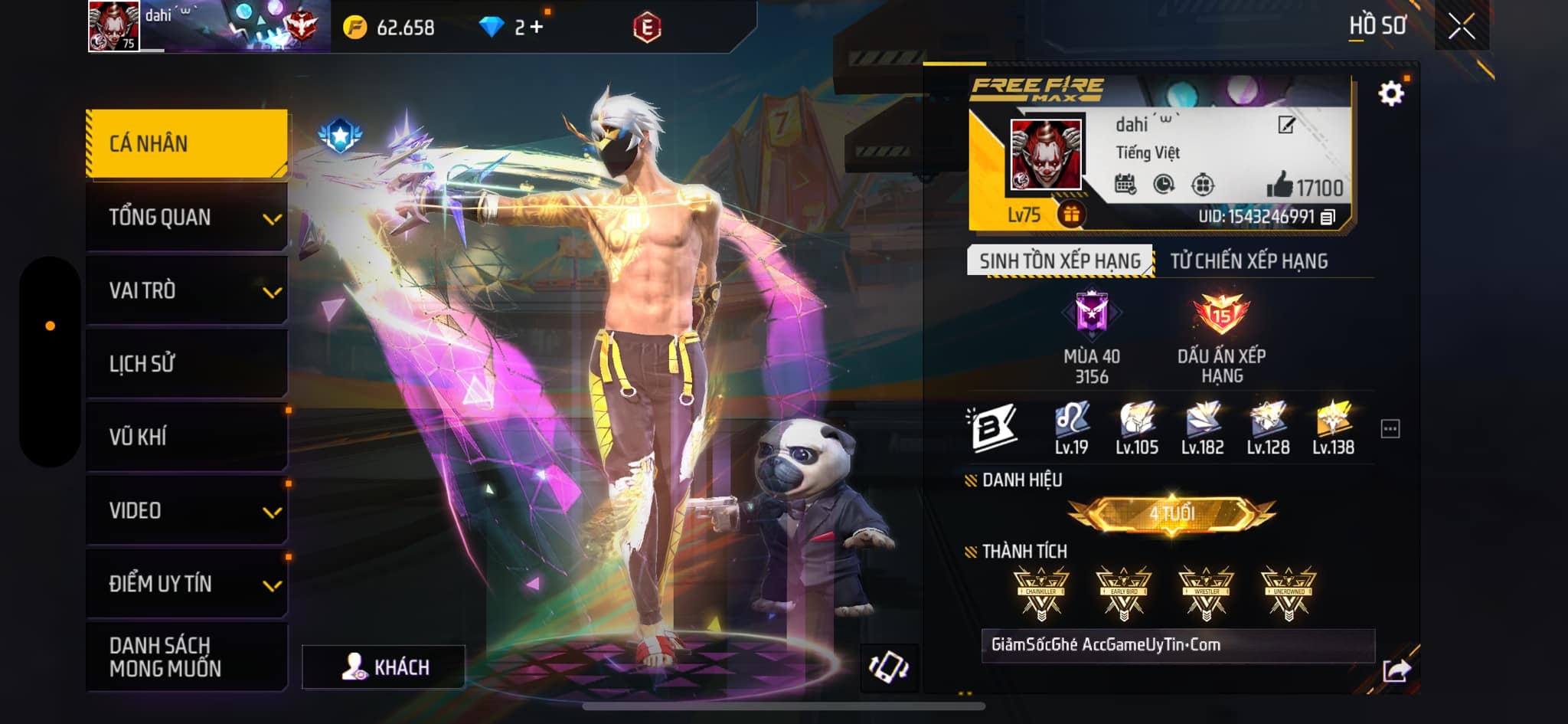Switch to Tử Chiến Xếp Hạng tab
1568x724 pixels.
click(x=1249, y=261)
